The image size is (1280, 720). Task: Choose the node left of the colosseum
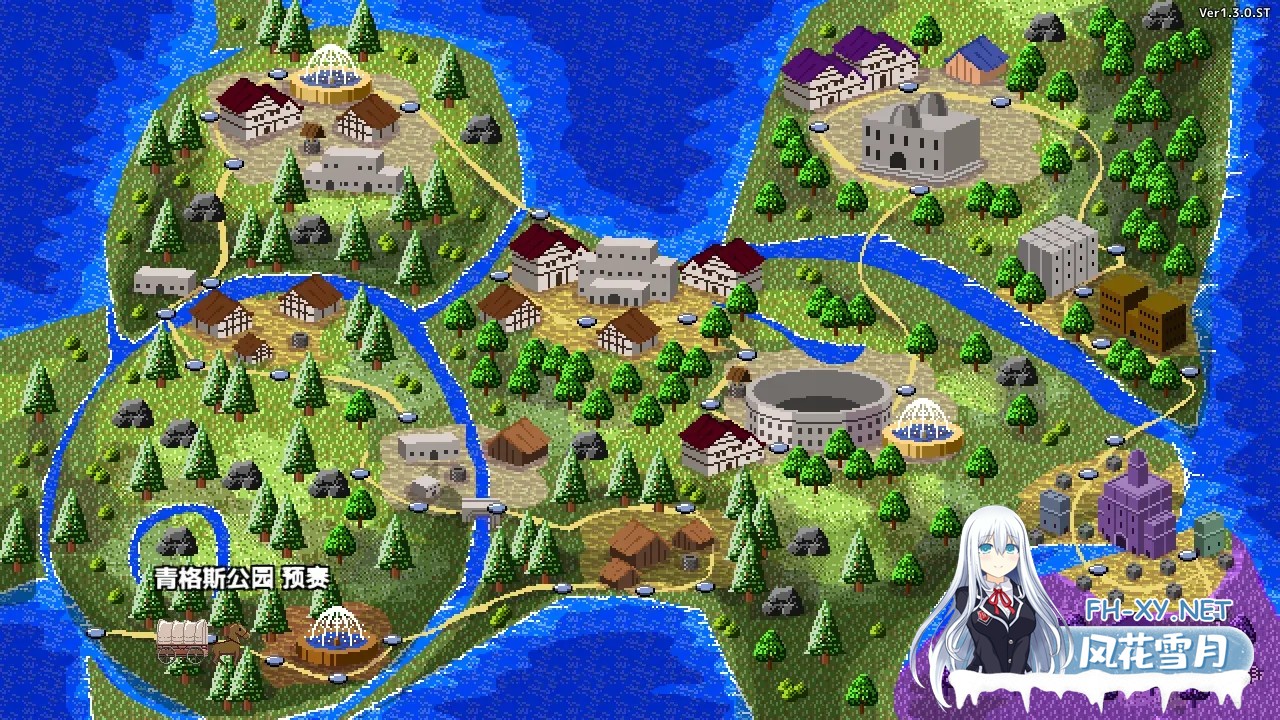(x=711, y=404)
